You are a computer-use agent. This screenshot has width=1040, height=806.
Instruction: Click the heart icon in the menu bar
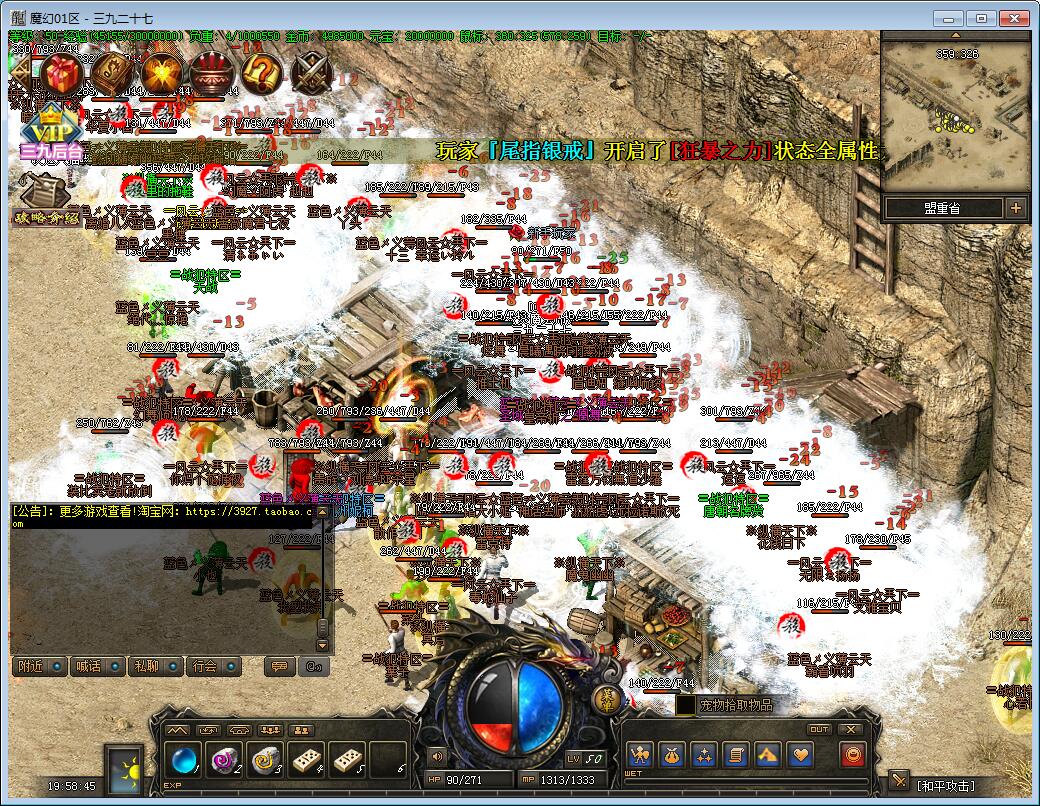[x=801, y=756]
